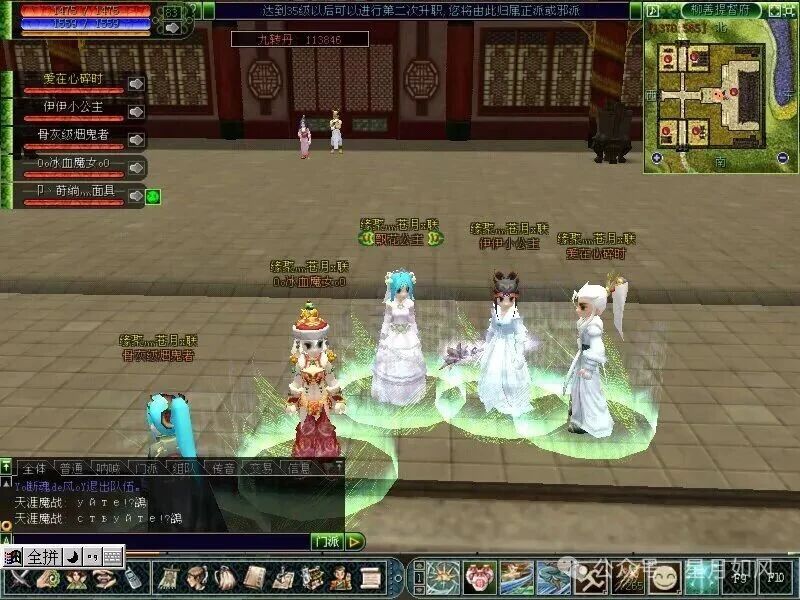This screenshot has width=800, height=600.
Task: Show the 组队 chat tab
Action: (184, 467)
